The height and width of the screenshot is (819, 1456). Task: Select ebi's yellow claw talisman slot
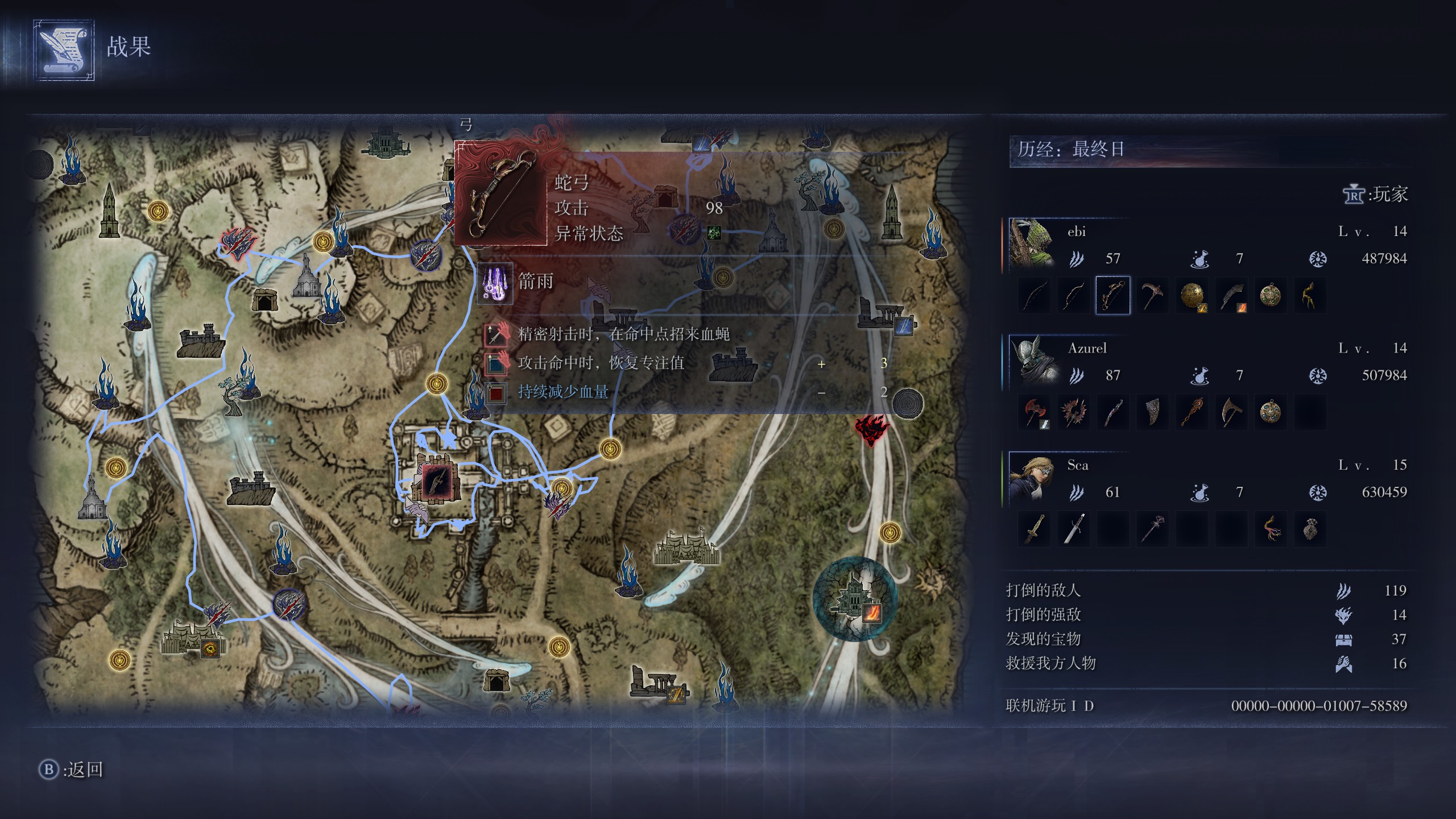point(1310,296)
